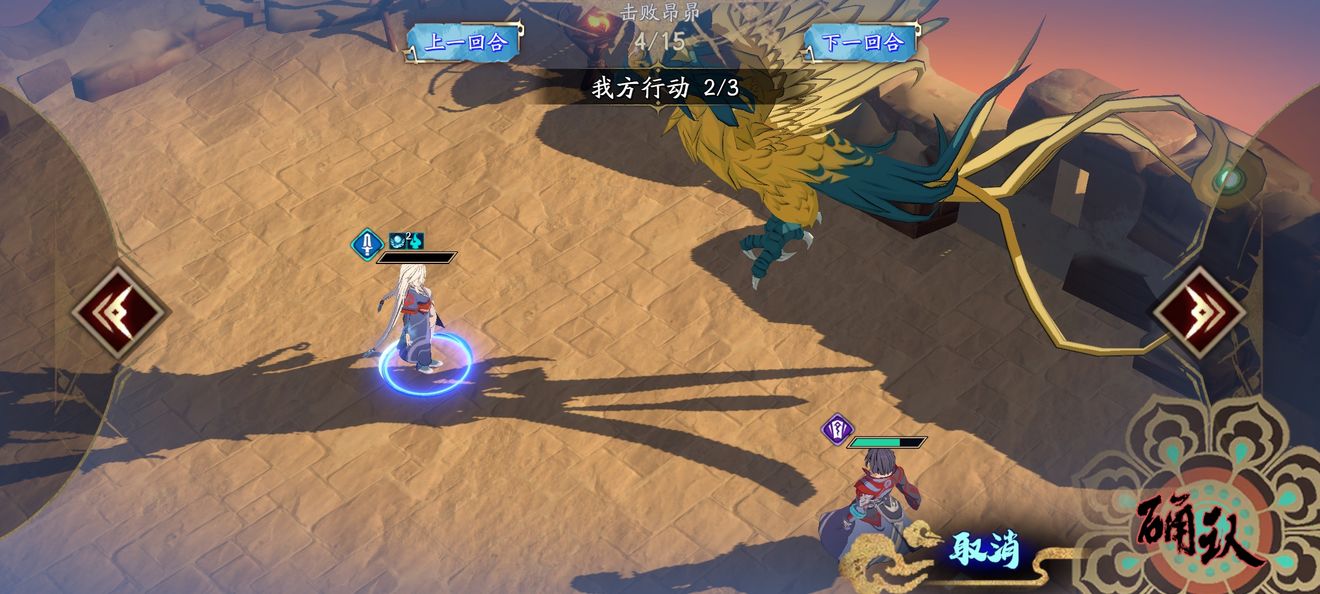Click the left double-chevron diamond button

click(x=119, y=313)
